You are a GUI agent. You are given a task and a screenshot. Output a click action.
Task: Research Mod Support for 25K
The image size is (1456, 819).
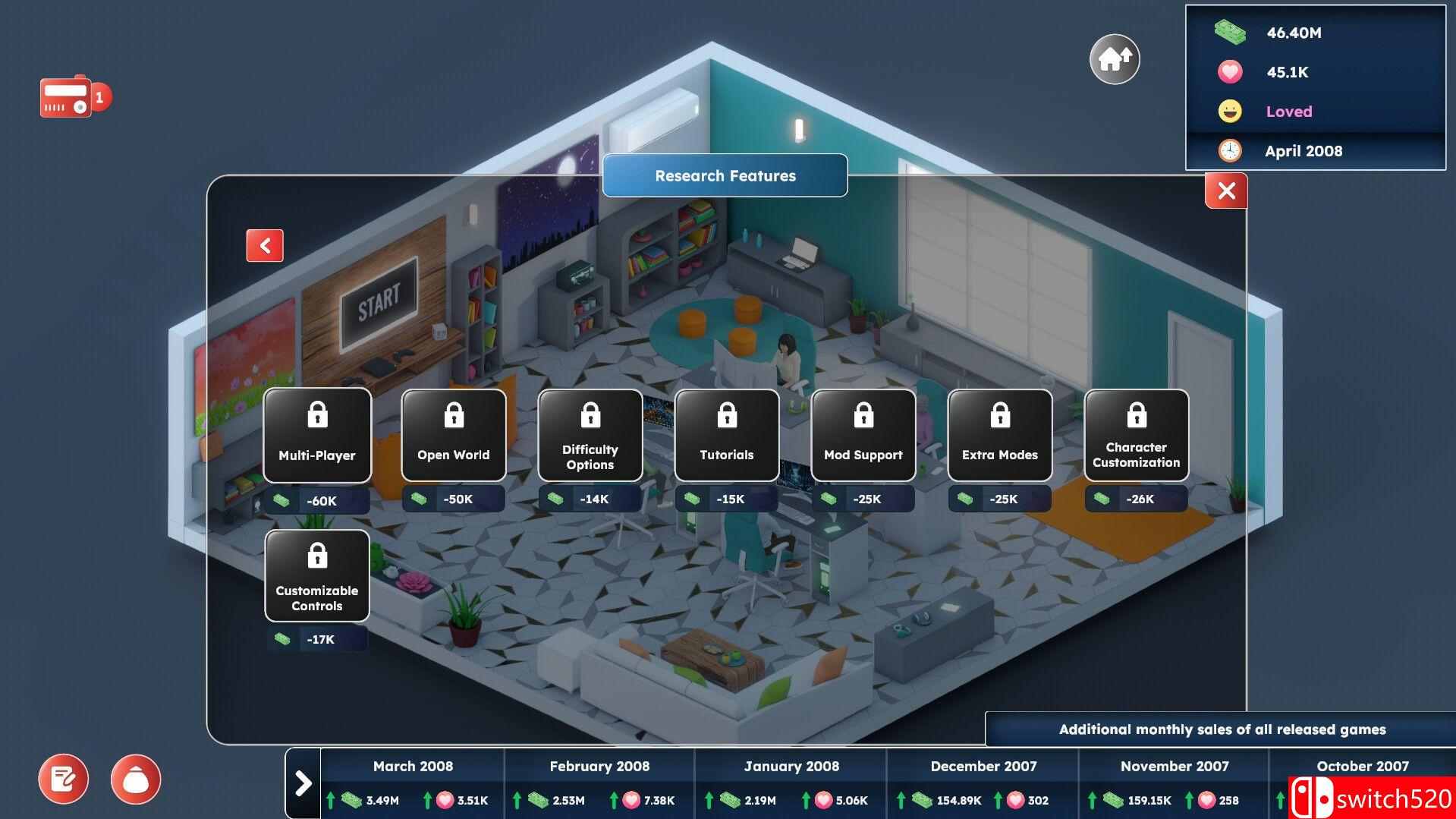coord(863,435)
